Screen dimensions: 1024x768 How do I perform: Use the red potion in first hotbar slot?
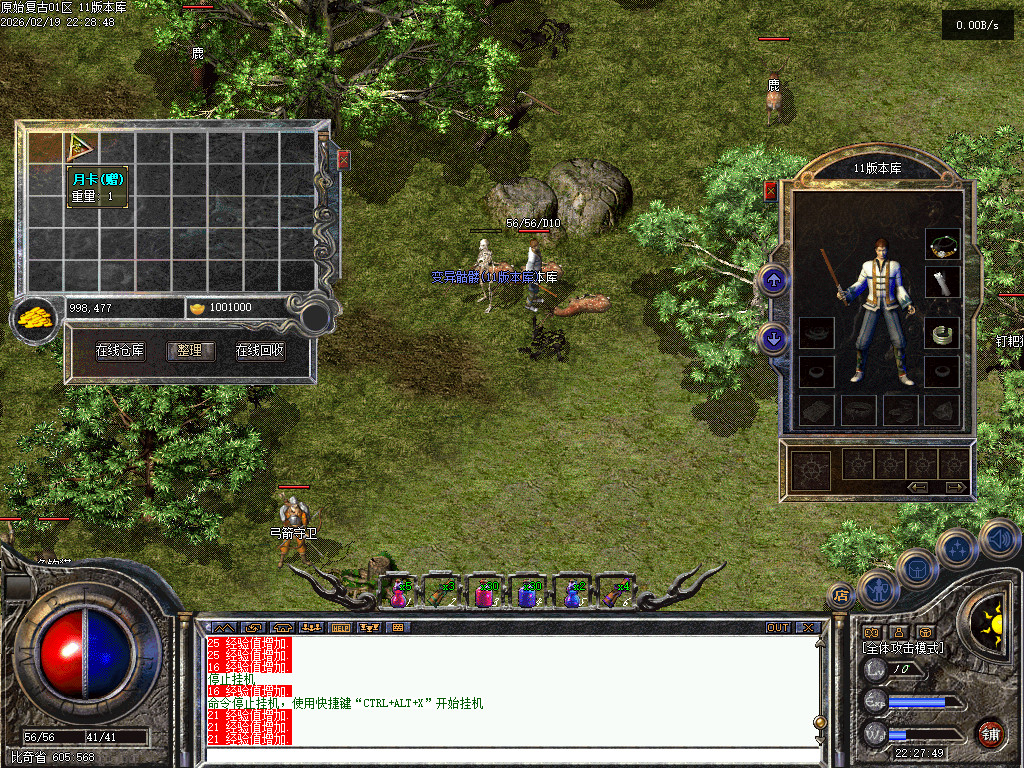click(x=398, y=593)
